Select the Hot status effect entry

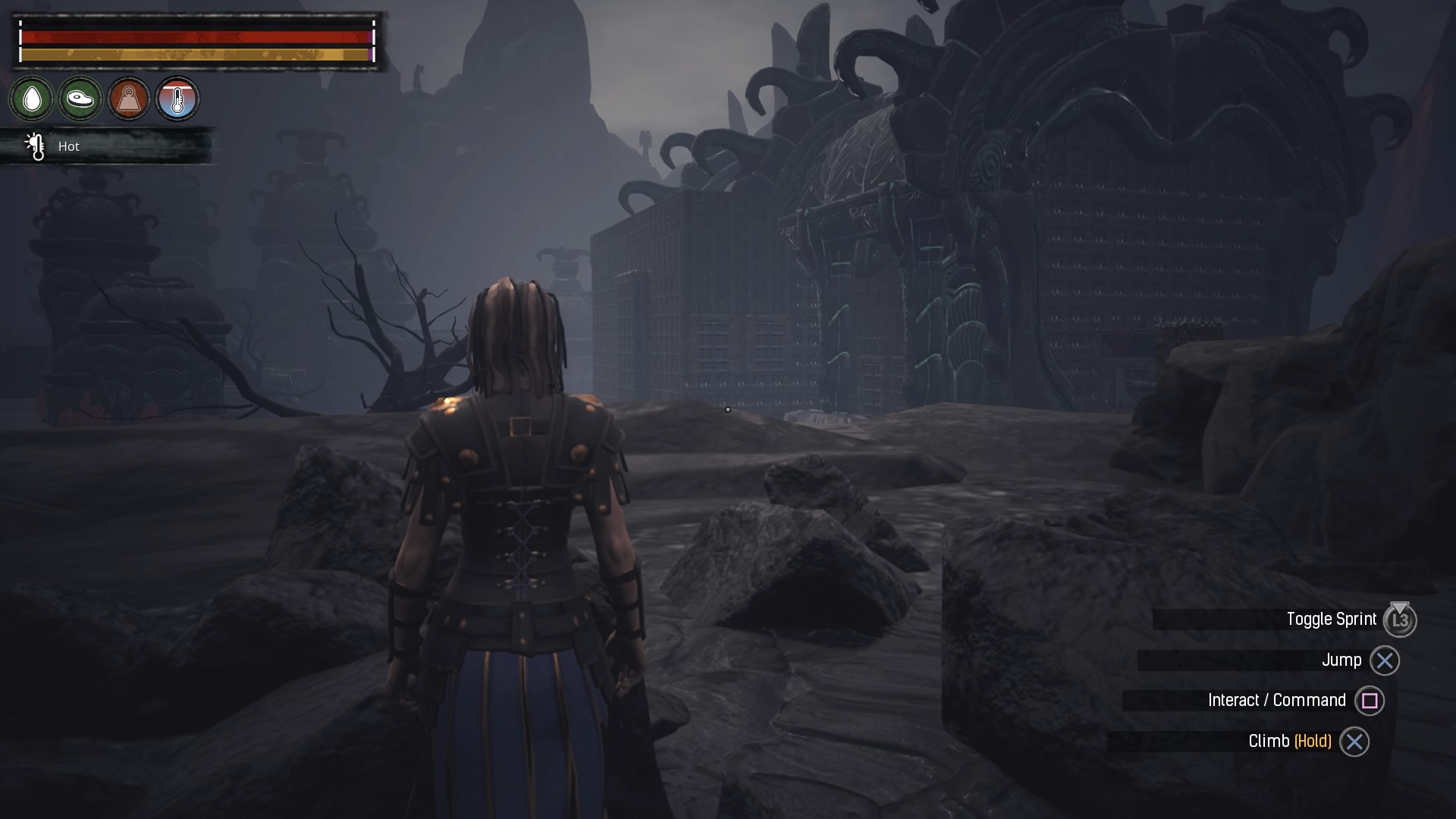pyautogui.click(x=68, y=146)
